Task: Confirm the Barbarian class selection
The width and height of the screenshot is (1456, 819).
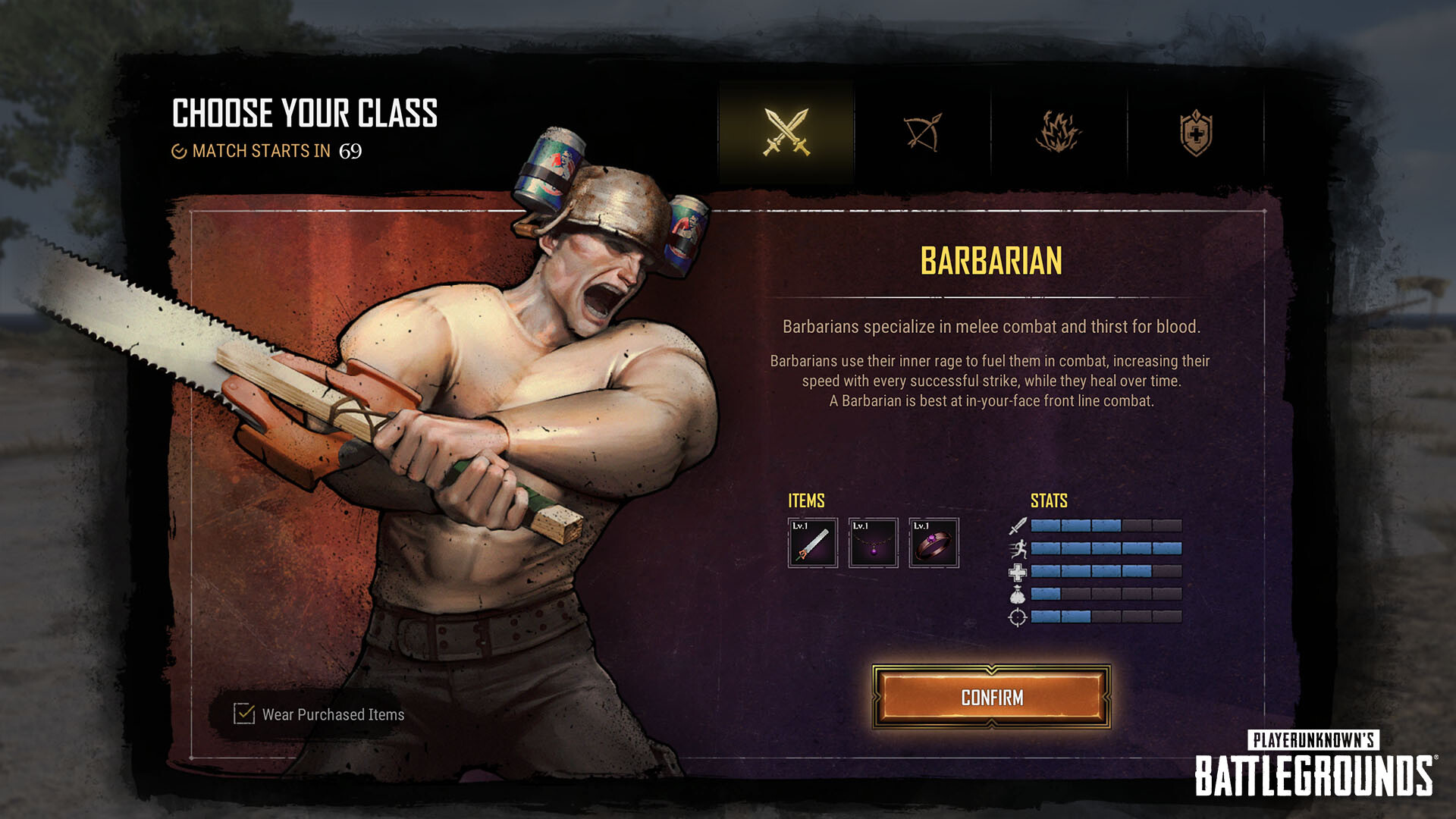Action: coord(991,697)
